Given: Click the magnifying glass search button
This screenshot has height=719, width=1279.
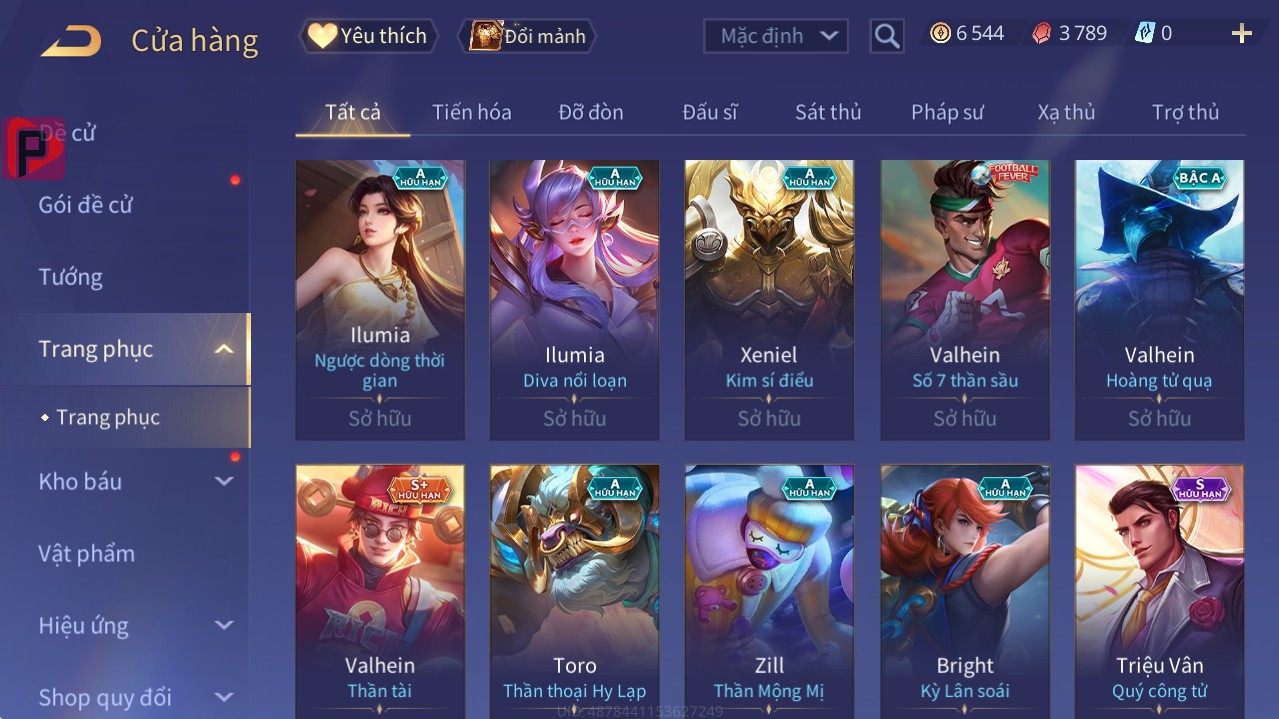Looking at the screenshot, I should (887, 36).
